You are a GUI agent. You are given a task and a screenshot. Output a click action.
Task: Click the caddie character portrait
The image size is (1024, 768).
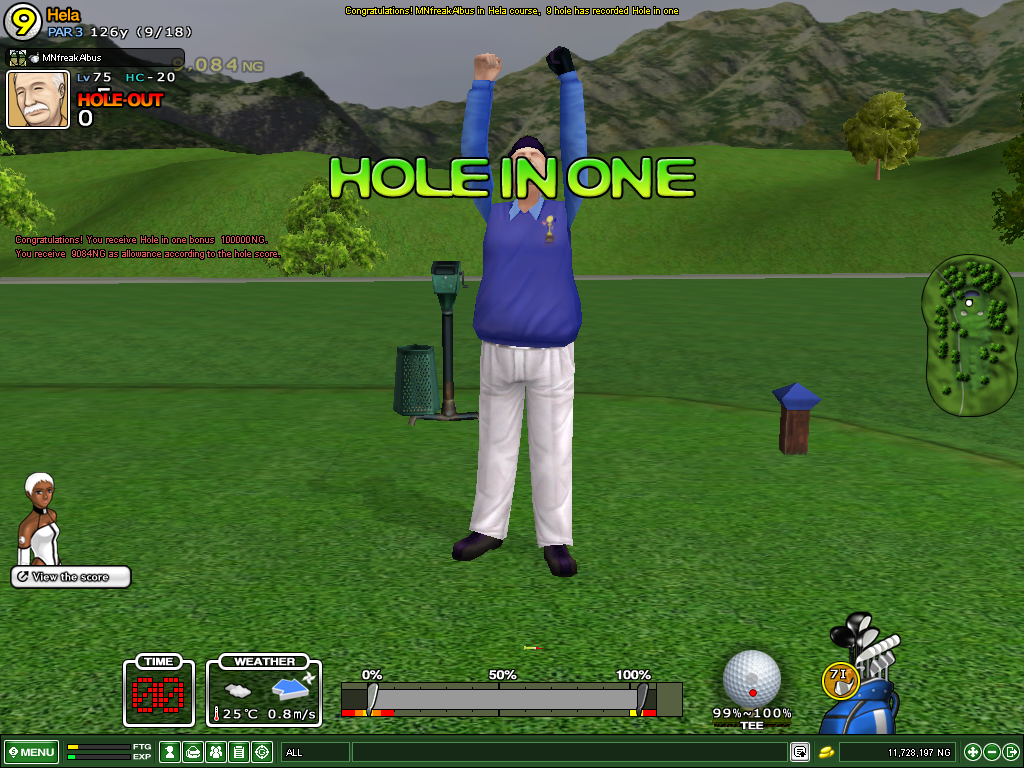tap(41, 518)
